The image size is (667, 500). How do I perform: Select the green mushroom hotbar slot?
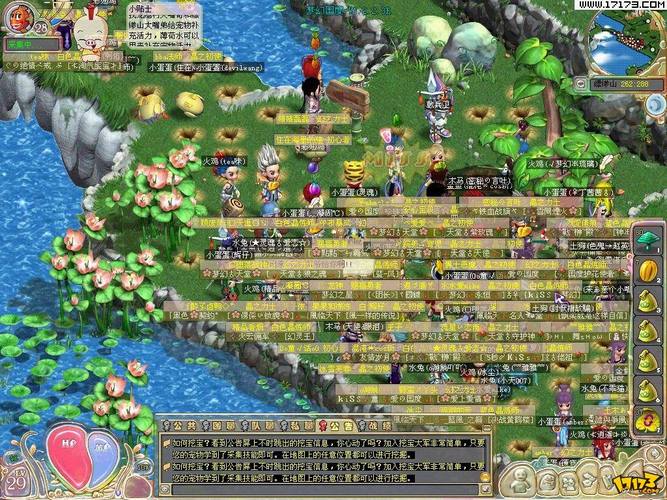tap(645, 243)
